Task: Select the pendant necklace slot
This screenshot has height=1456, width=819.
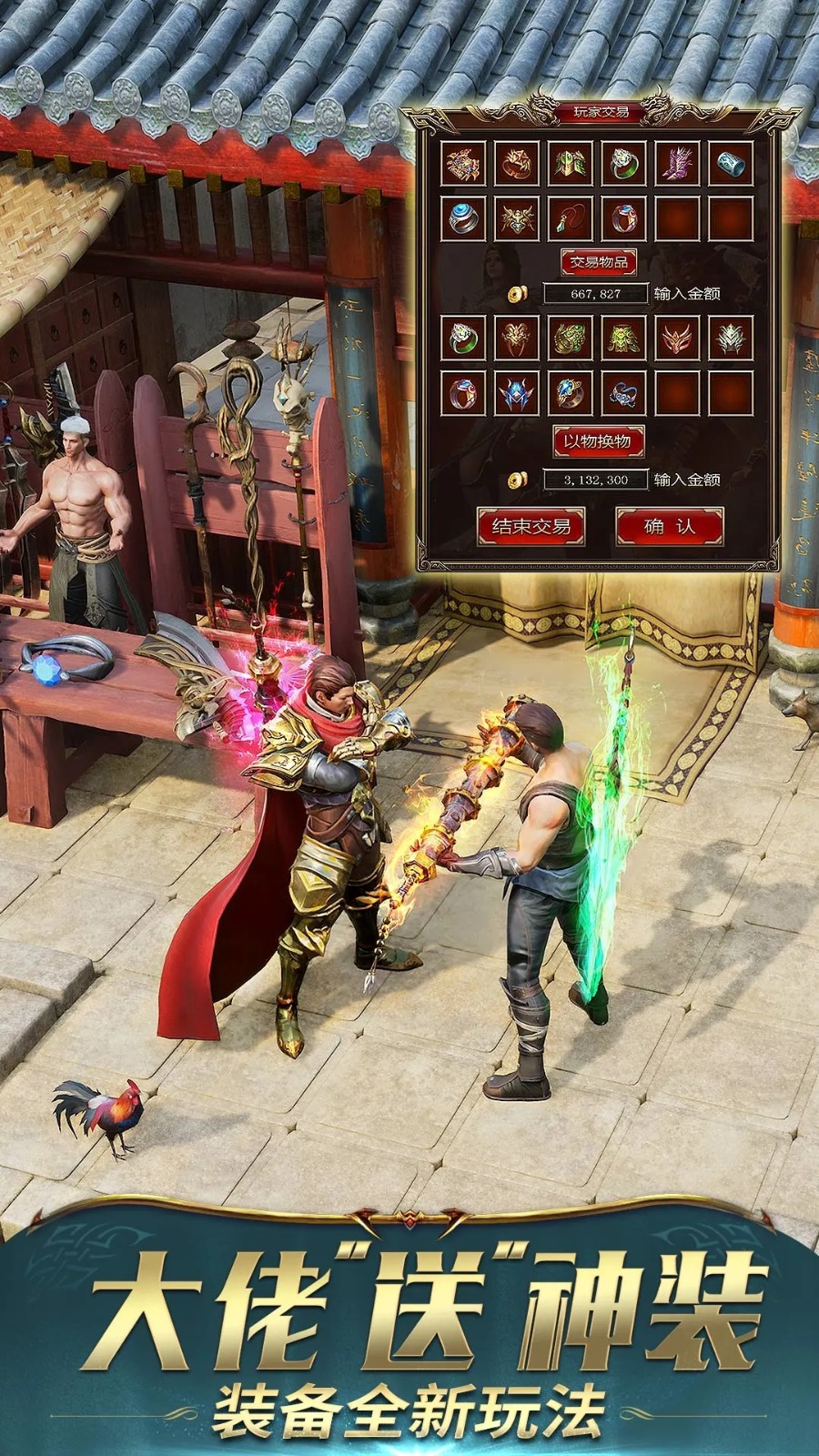Action: [570, 218]
